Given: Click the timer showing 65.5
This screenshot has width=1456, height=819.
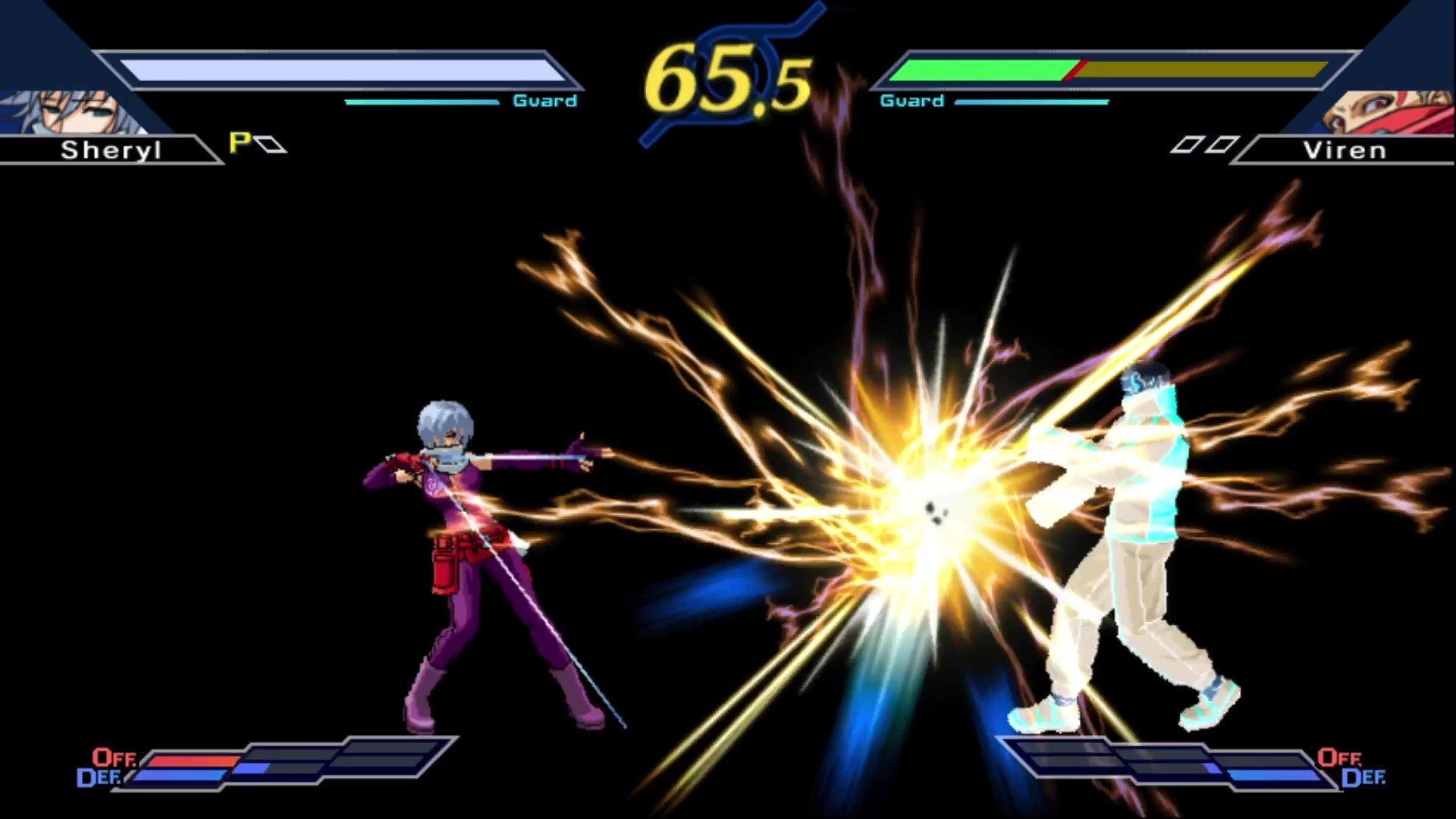Looking at the screenshot, I should click(724, 76).
